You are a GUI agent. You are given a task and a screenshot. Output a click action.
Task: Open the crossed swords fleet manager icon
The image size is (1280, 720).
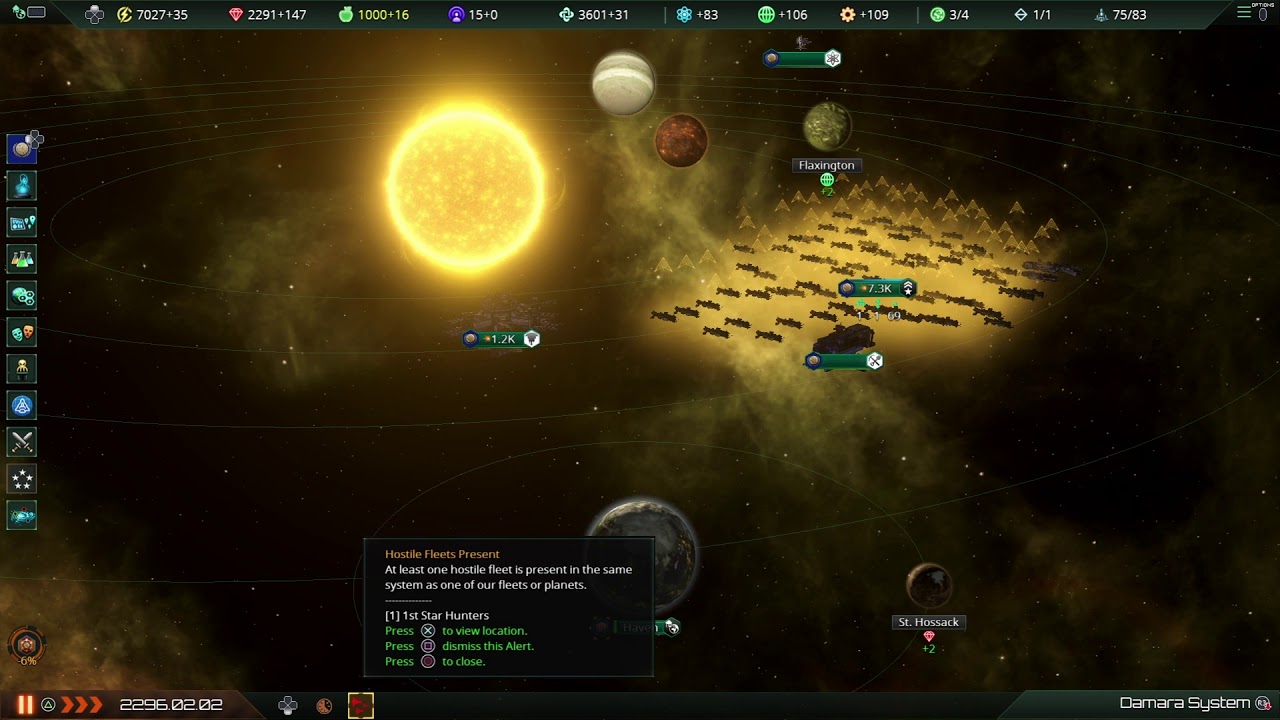(22, 442)
